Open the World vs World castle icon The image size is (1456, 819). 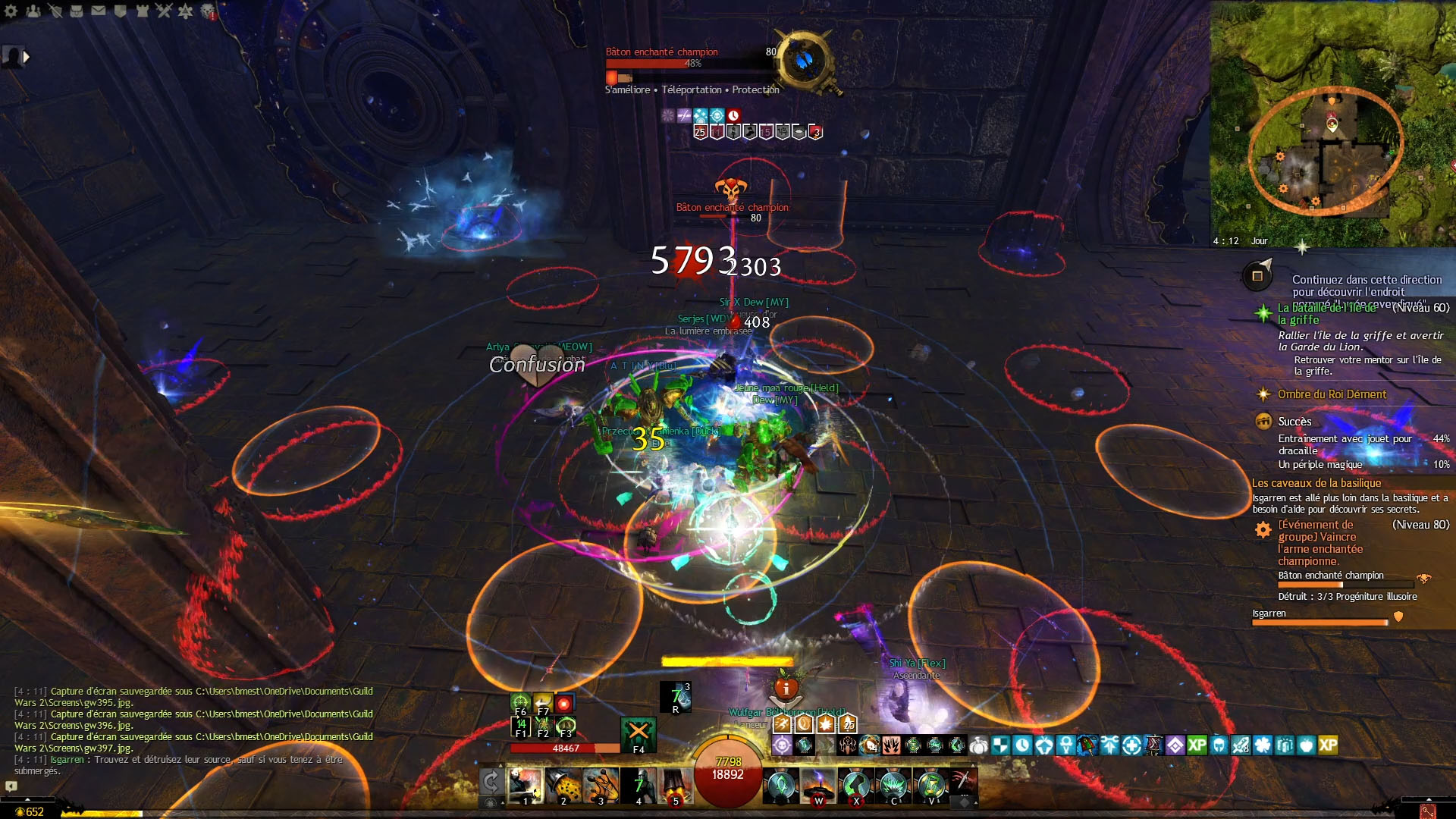click(x=143, y=11)
